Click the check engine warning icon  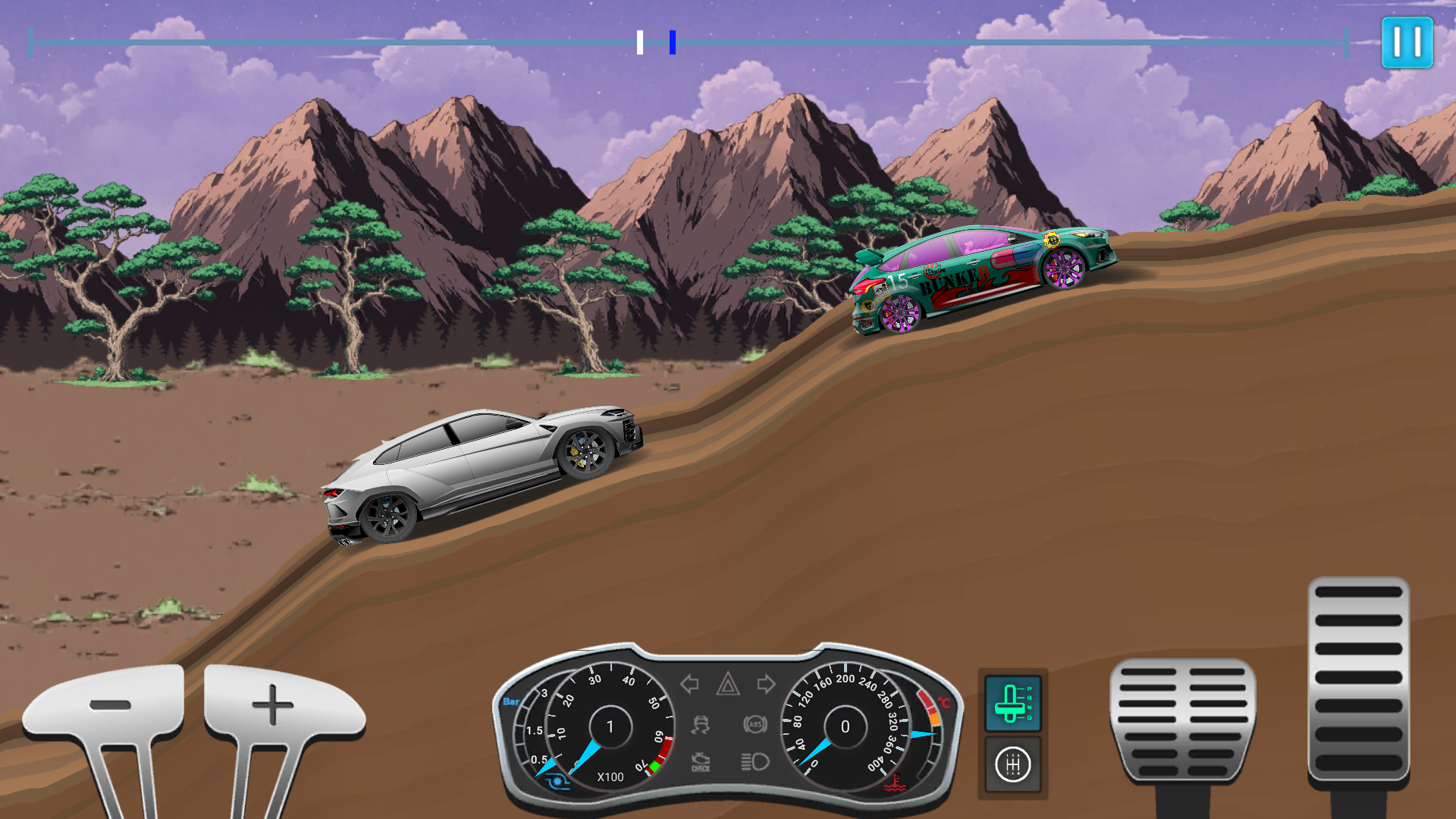pyautogui.click(x=701, y=761)
